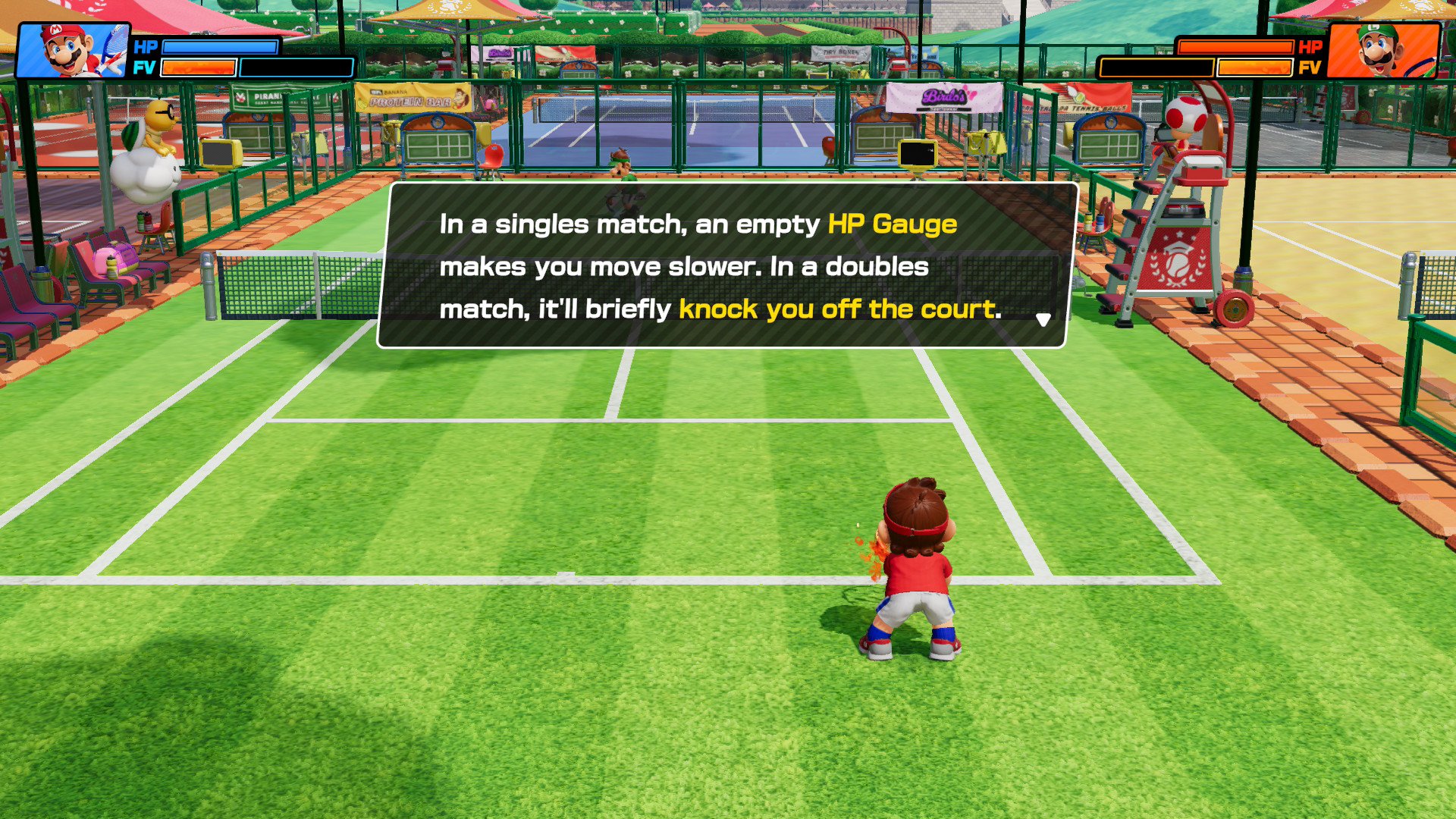Advance the tutorial dialogue arrow
Viewport: 1456px width, 819px height.
pos(1043,320)
